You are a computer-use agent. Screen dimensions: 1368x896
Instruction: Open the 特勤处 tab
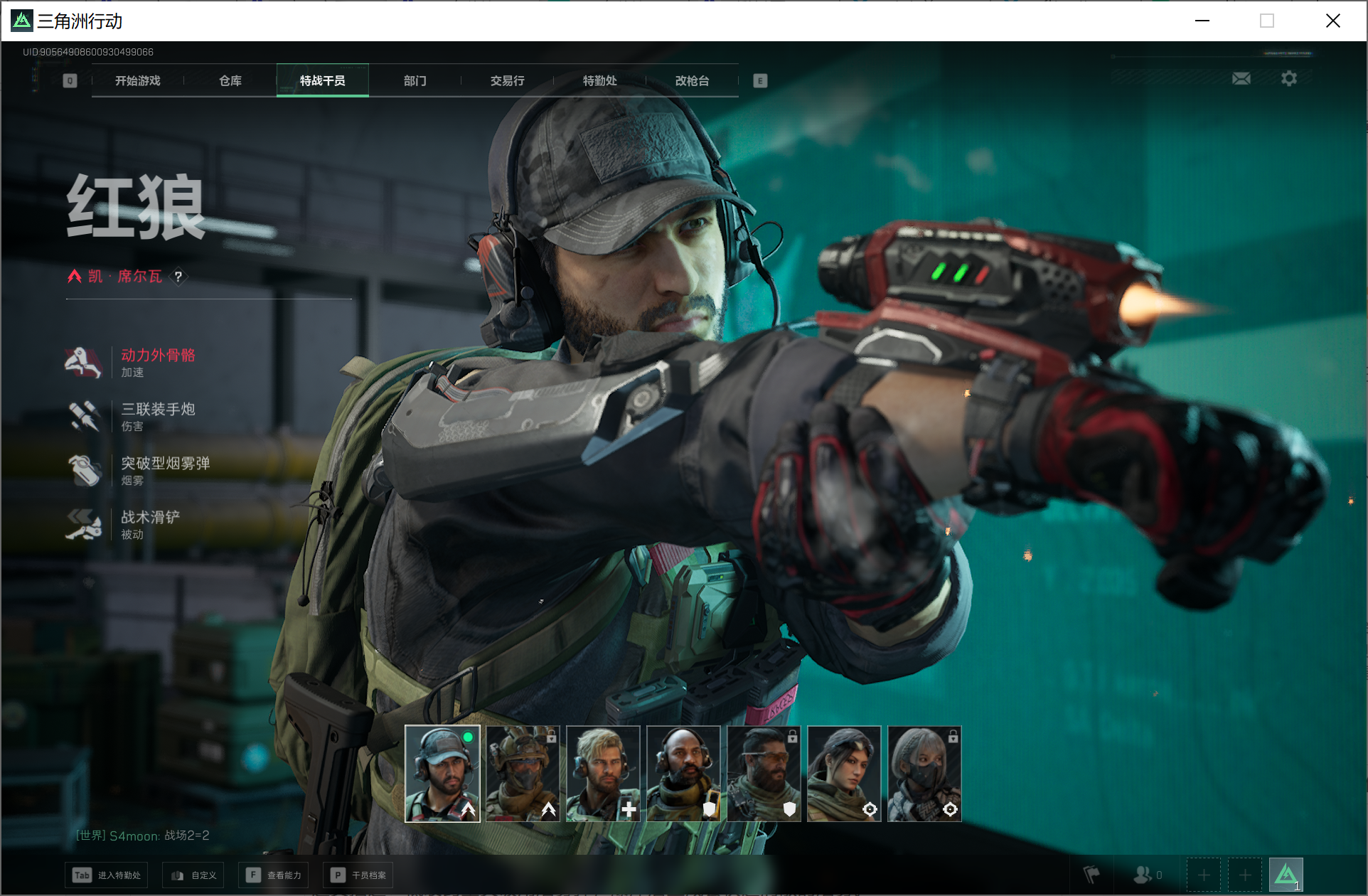click(600, 81)
